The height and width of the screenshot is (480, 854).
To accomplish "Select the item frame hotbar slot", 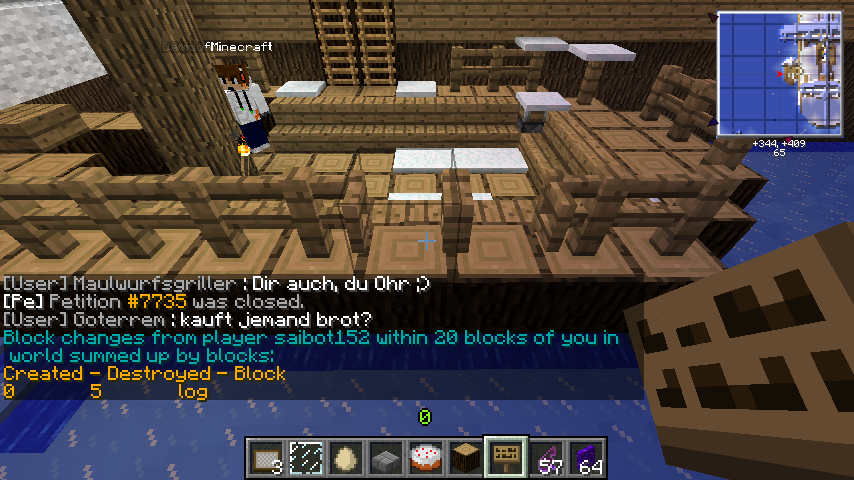I will 265,457.
